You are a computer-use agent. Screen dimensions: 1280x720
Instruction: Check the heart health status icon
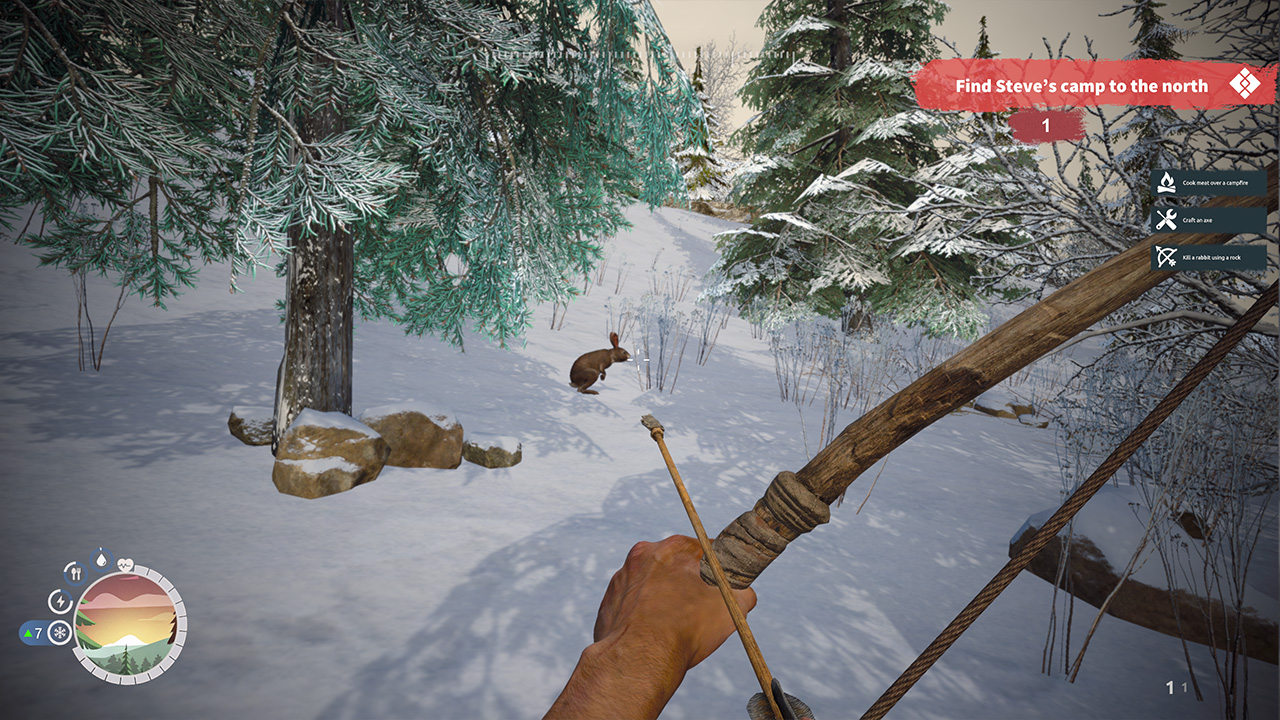point(125,564)
